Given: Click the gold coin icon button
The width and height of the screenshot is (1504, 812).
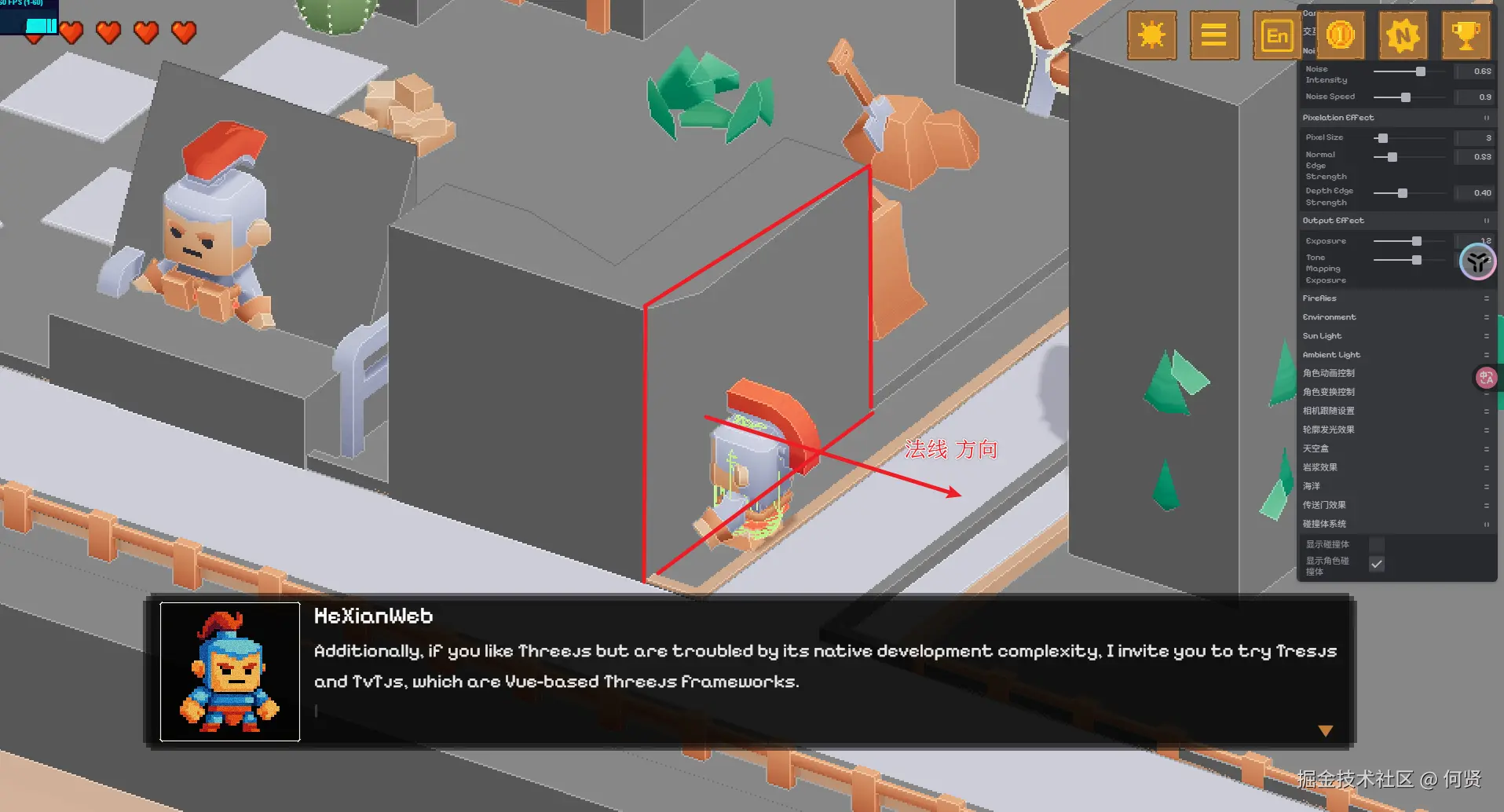Looking at the screenshot, I should (x=1340, y=35).
